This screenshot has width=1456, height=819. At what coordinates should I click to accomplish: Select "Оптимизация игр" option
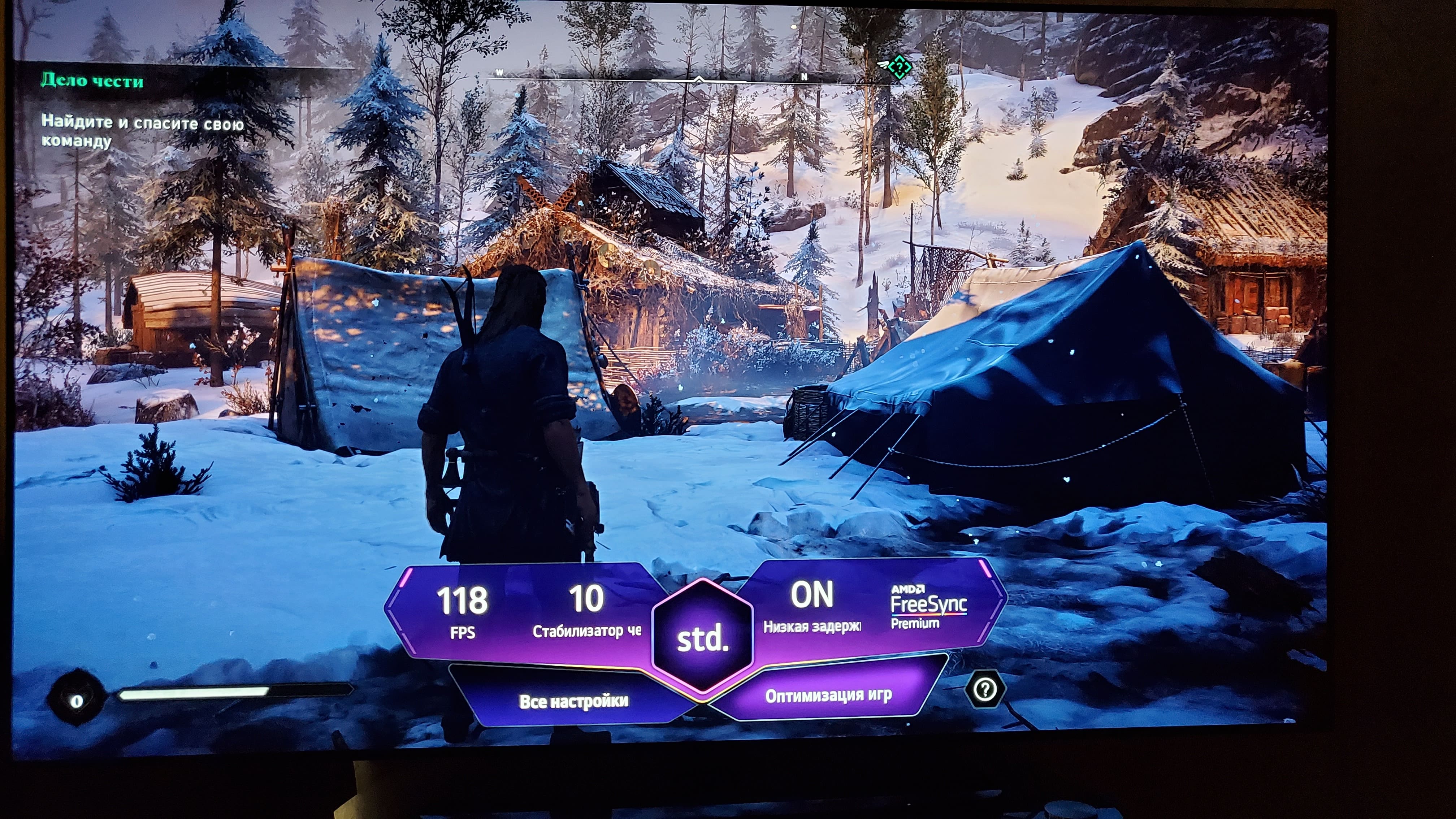(x=828, y=695)
